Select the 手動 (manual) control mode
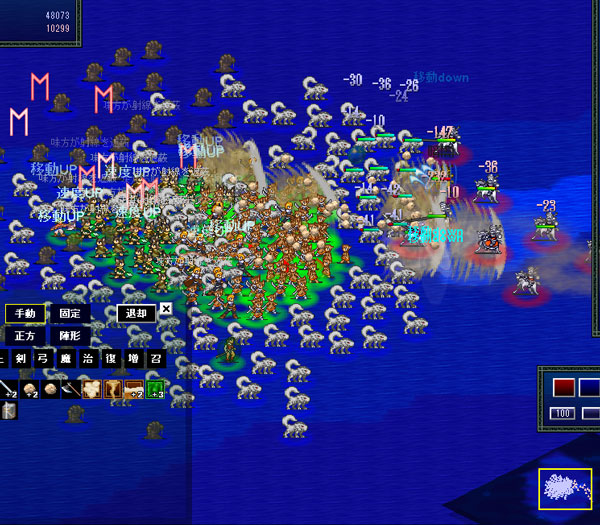The image size is (600, 525). [x=25, y=313]
